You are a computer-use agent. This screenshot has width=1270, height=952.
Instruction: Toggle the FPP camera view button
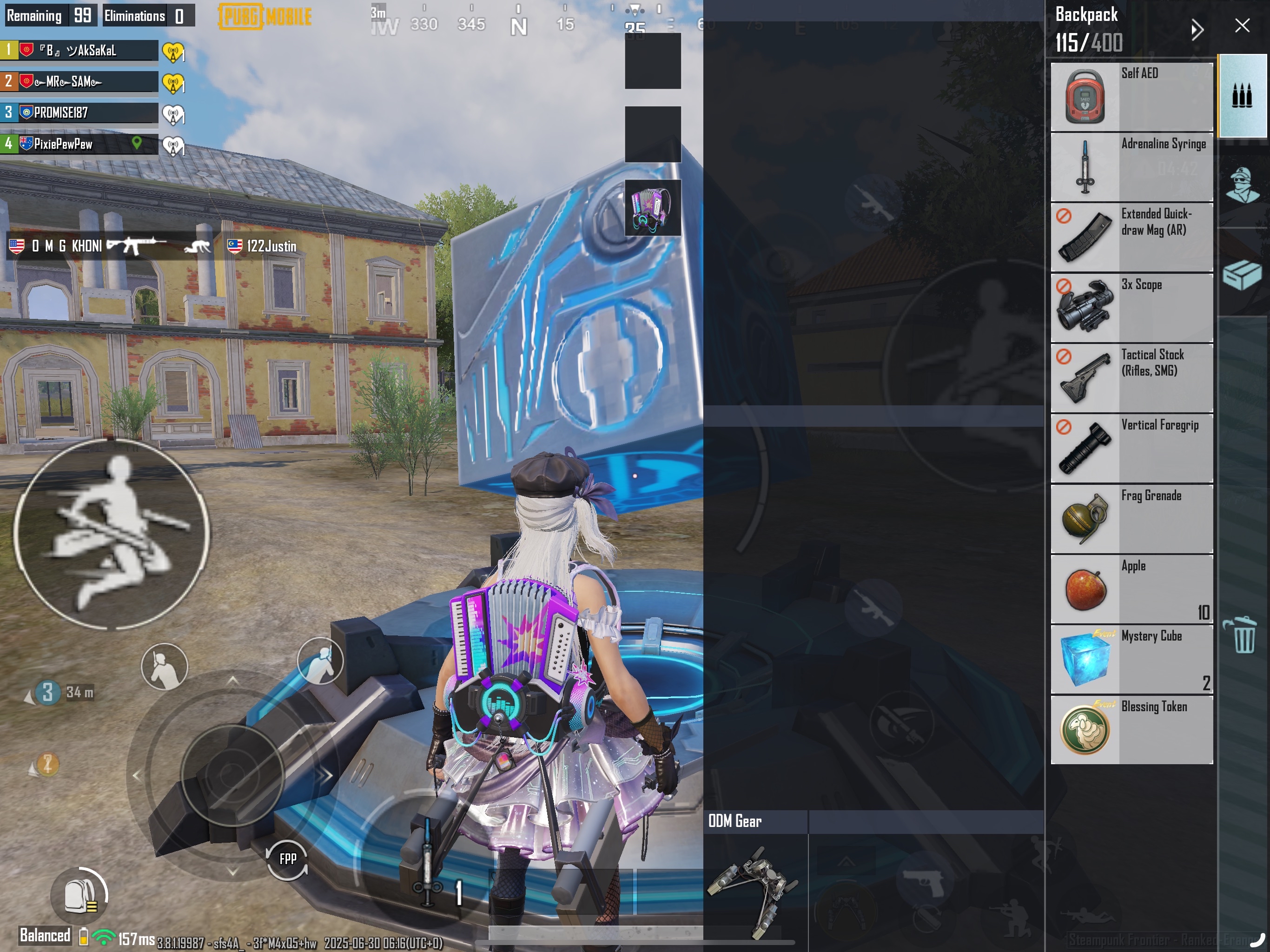pyautogui.click(x=287, y=859)
